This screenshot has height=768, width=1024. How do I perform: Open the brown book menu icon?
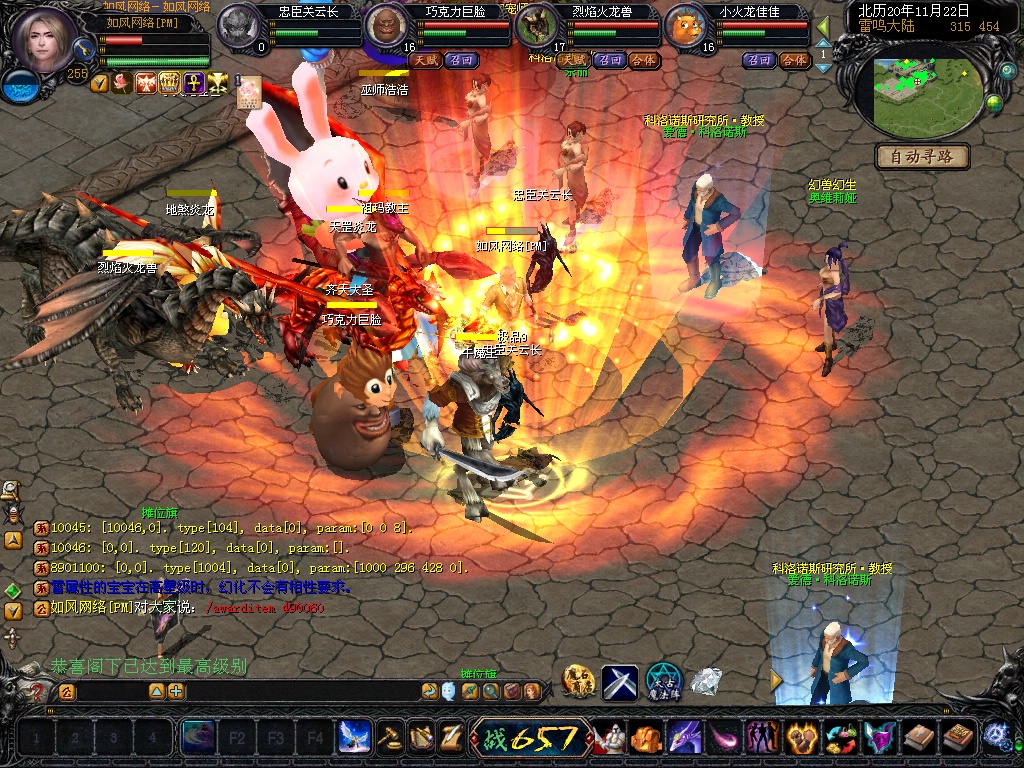point(918,738)
